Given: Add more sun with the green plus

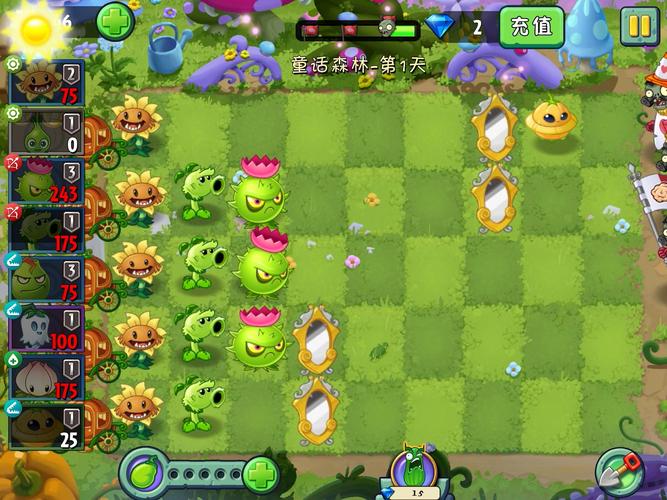Looking at the screenshot, I should (116, 20).
